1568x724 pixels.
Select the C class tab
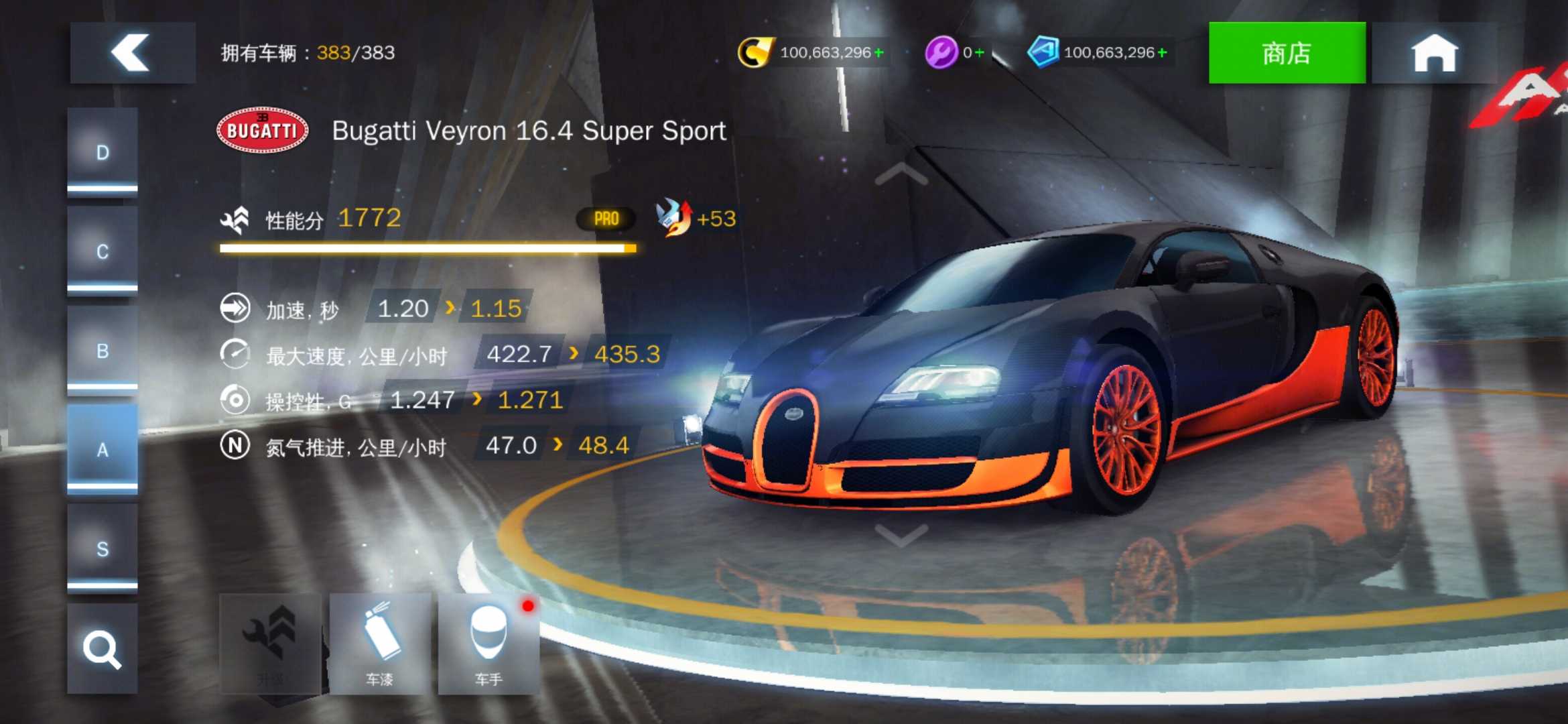[x=103, y=251]
